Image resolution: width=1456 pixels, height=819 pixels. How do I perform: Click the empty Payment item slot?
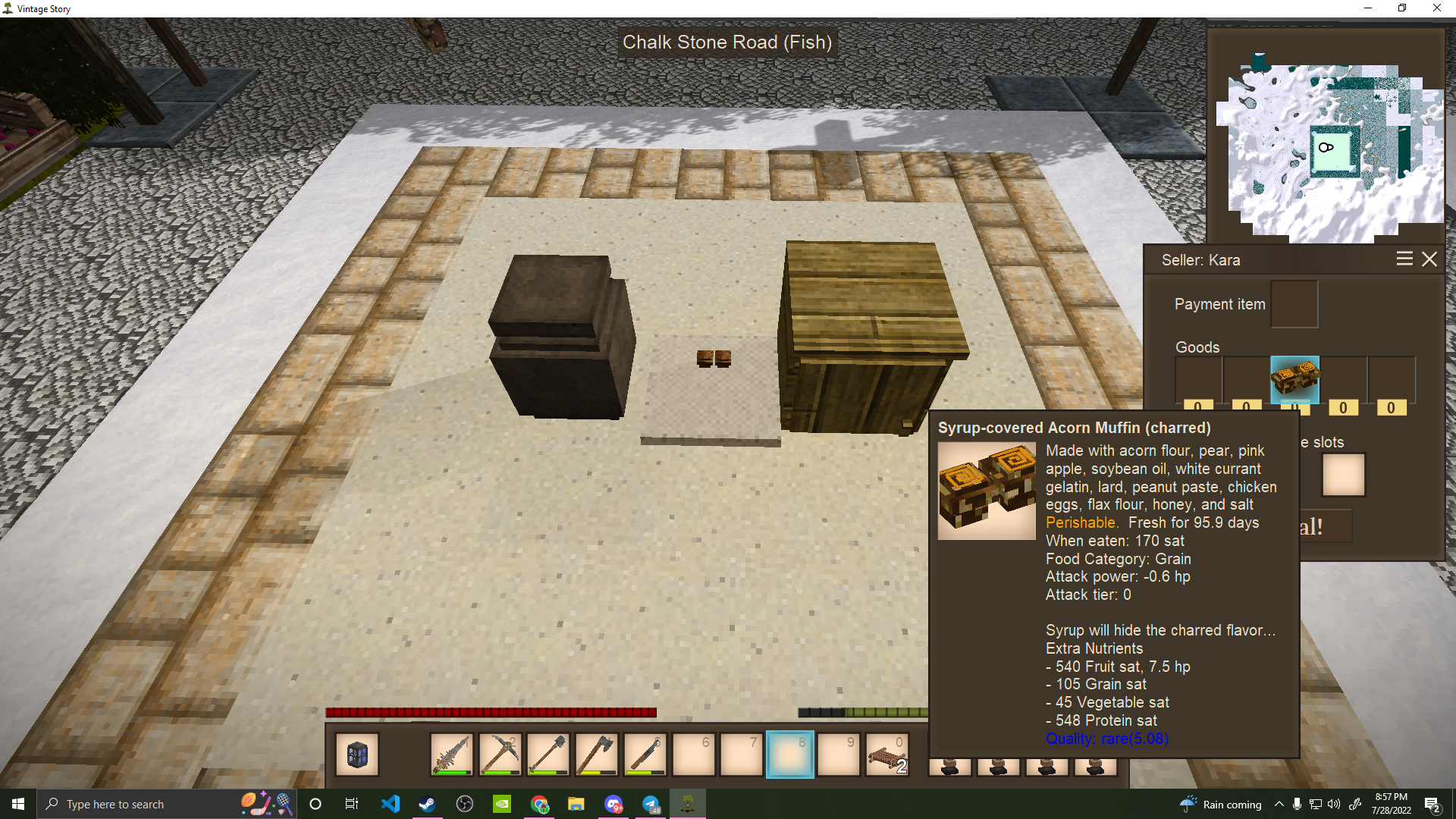[x=1294, y=304]
